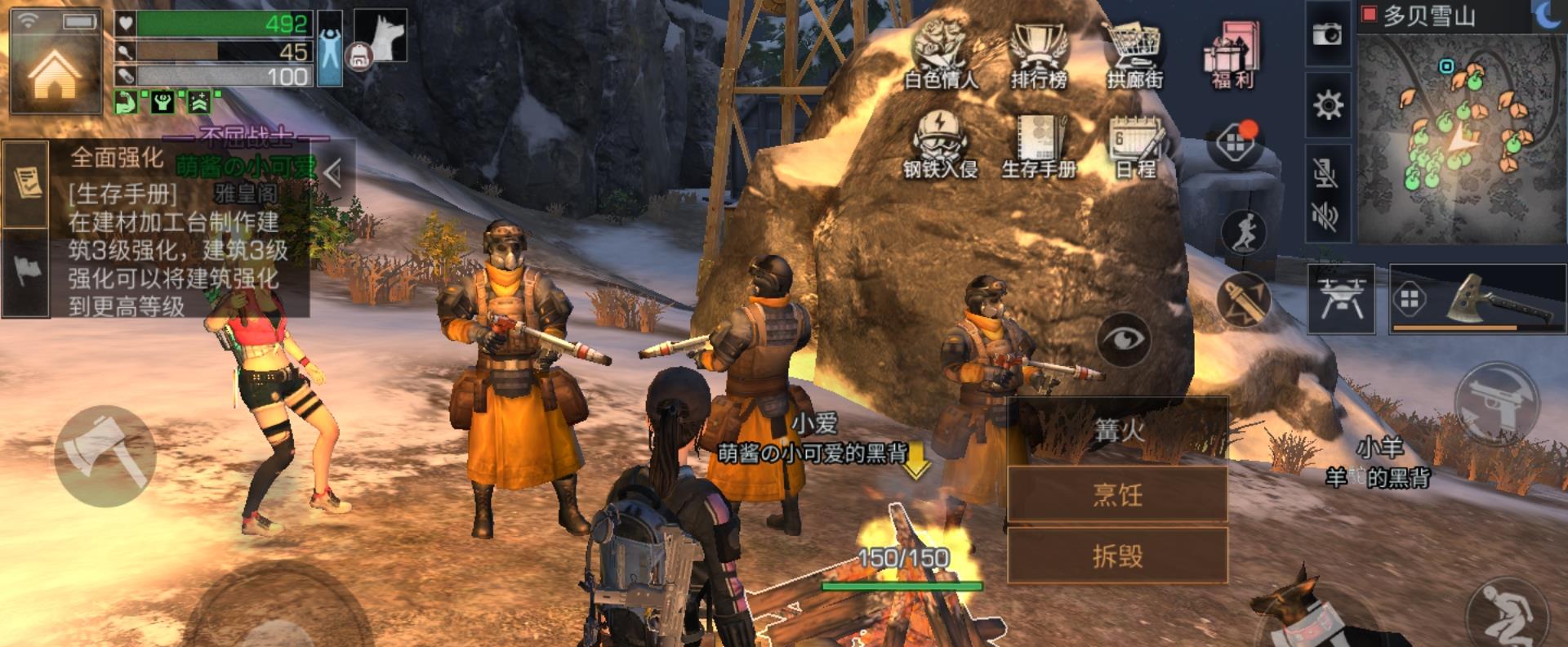
Task: Open the gear settings menu
Action: 1328,105
